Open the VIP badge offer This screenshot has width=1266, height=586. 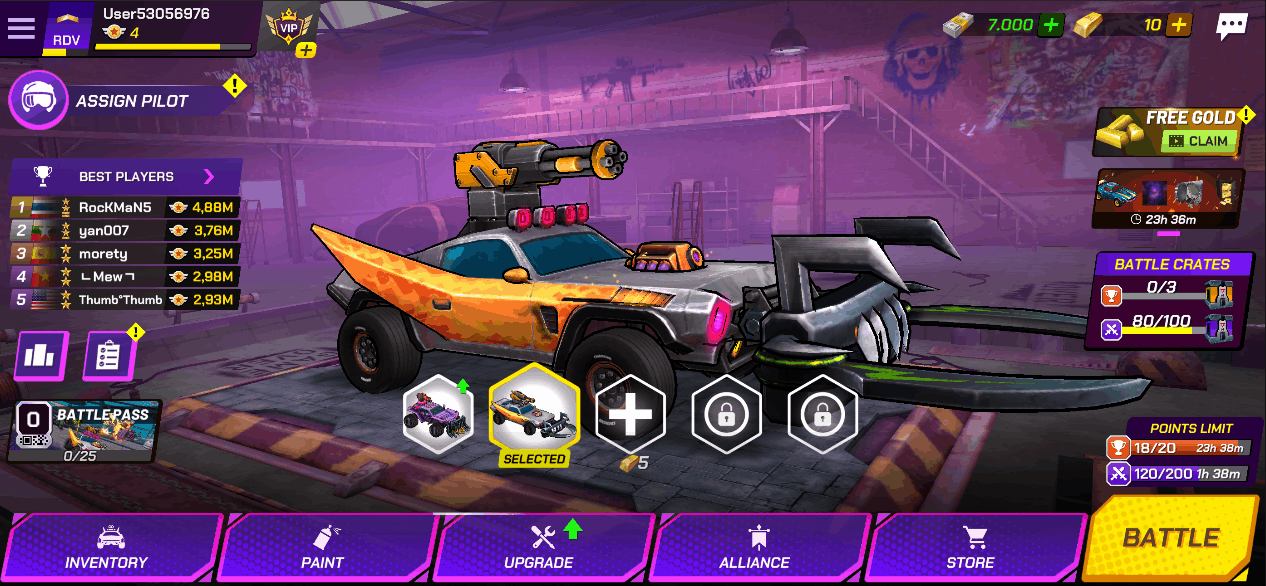[x=290, y=29]
